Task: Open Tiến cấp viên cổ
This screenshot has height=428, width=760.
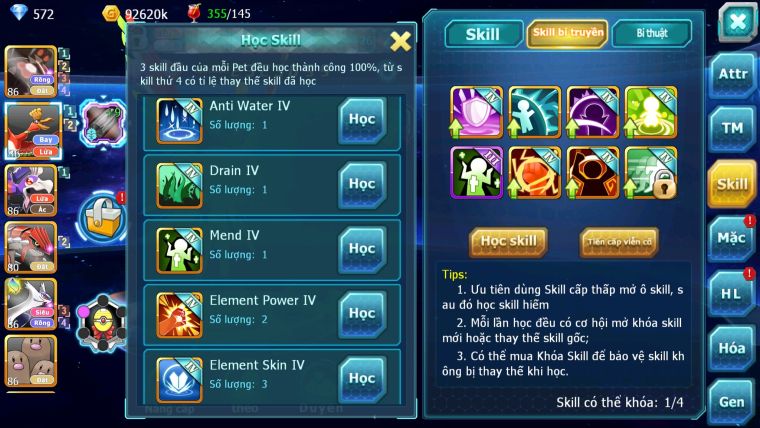Action: 619,242
